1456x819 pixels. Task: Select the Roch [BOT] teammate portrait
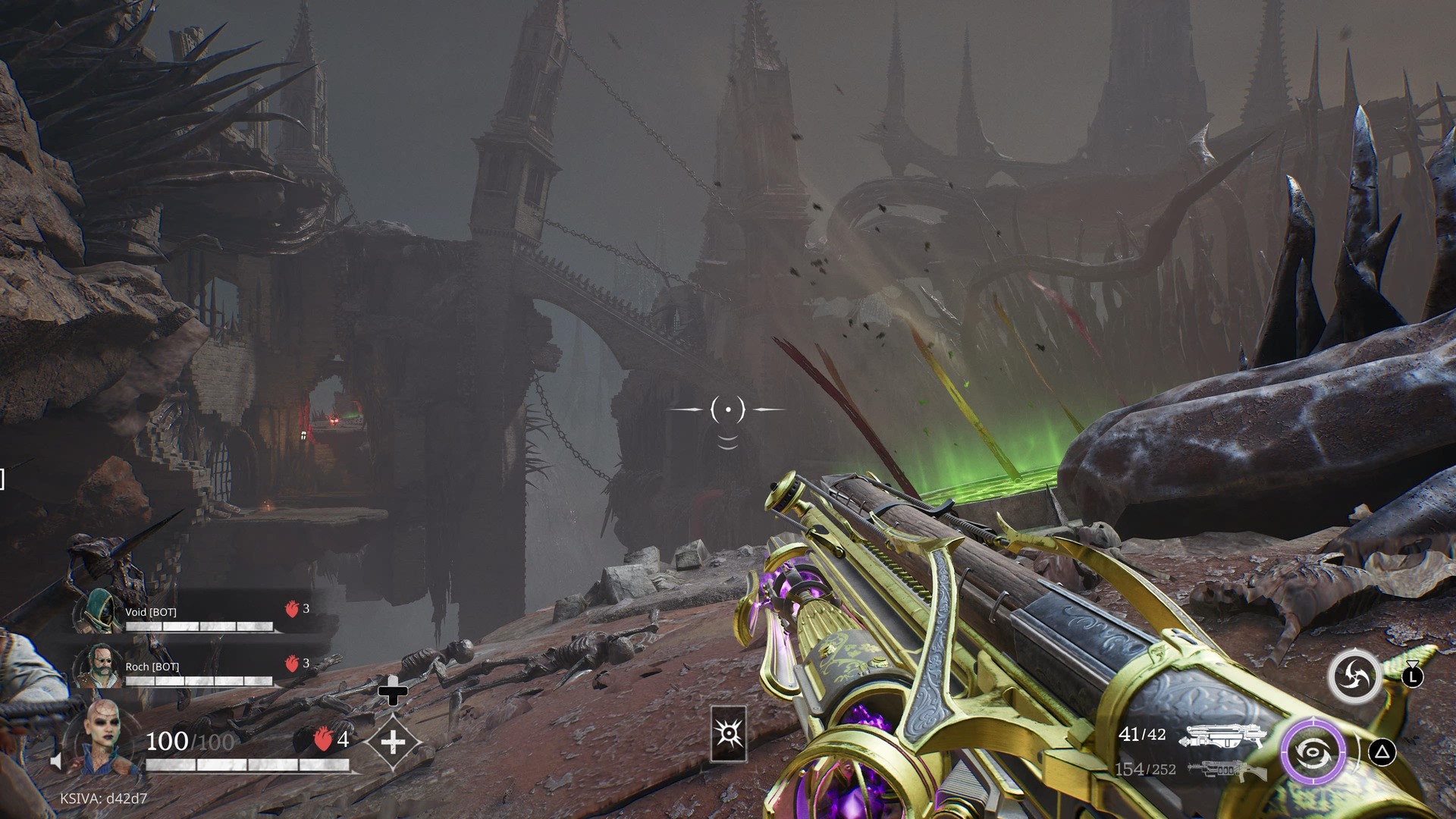coord(98,666)
